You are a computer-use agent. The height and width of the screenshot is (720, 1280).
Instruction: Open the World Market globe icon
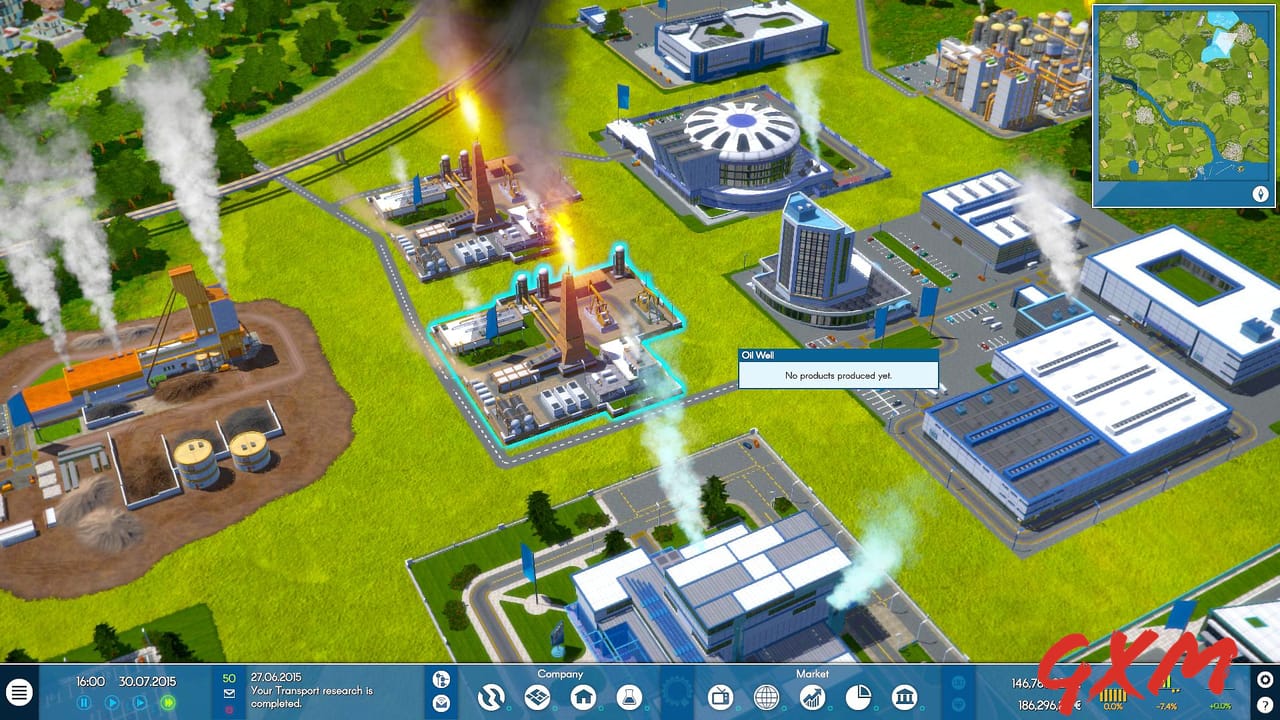[x=765, y=697]
